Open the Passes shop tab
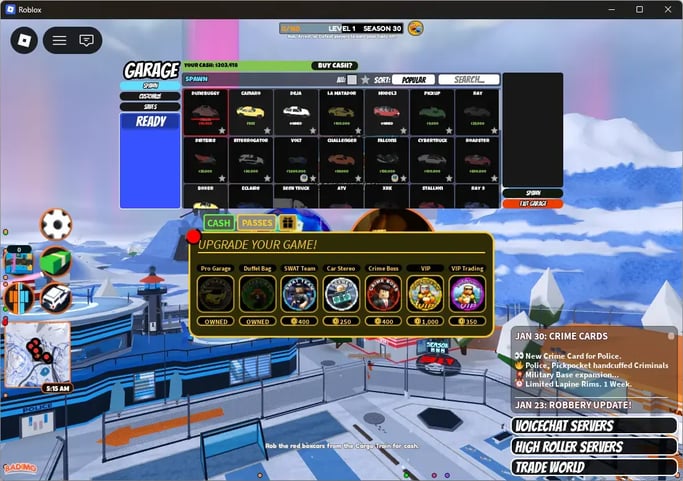 click(257, 223)
